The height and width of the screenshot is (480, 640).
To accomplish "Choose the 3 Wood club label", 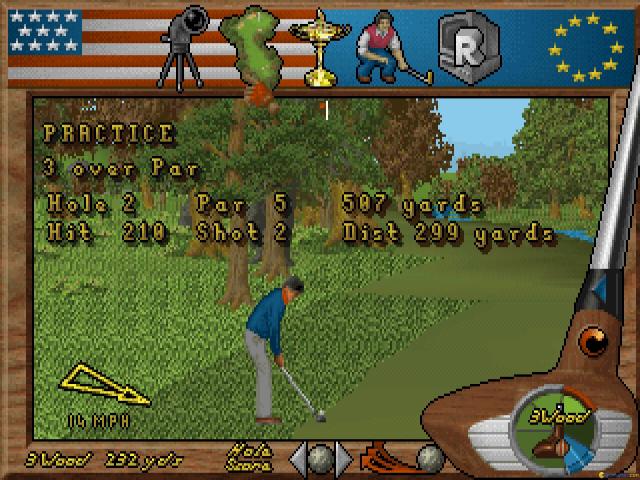I will click(x=31, y=459).
